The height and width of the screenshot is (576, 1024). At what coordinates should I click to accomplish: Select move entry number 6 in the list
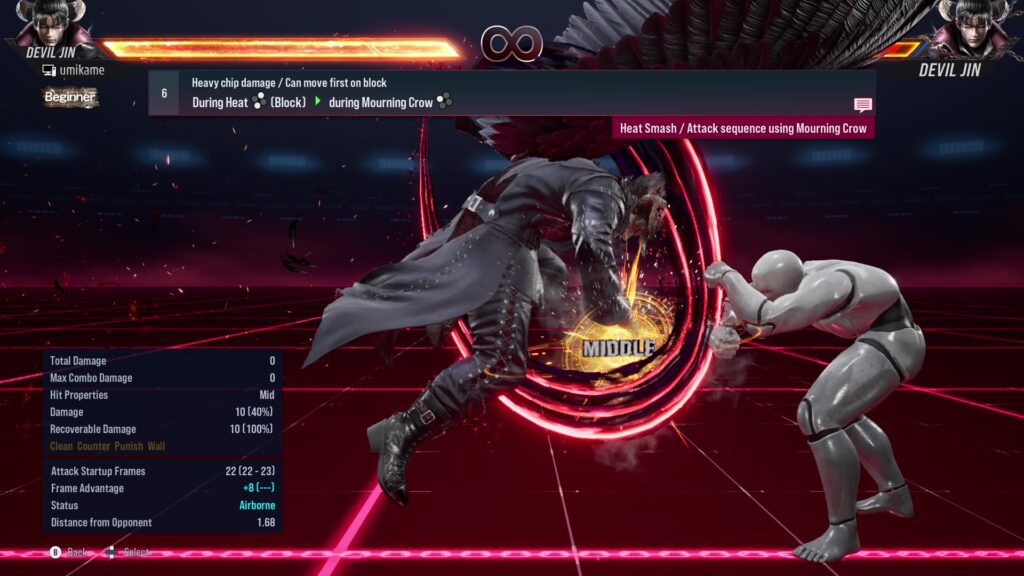click(x=164, y=93)
